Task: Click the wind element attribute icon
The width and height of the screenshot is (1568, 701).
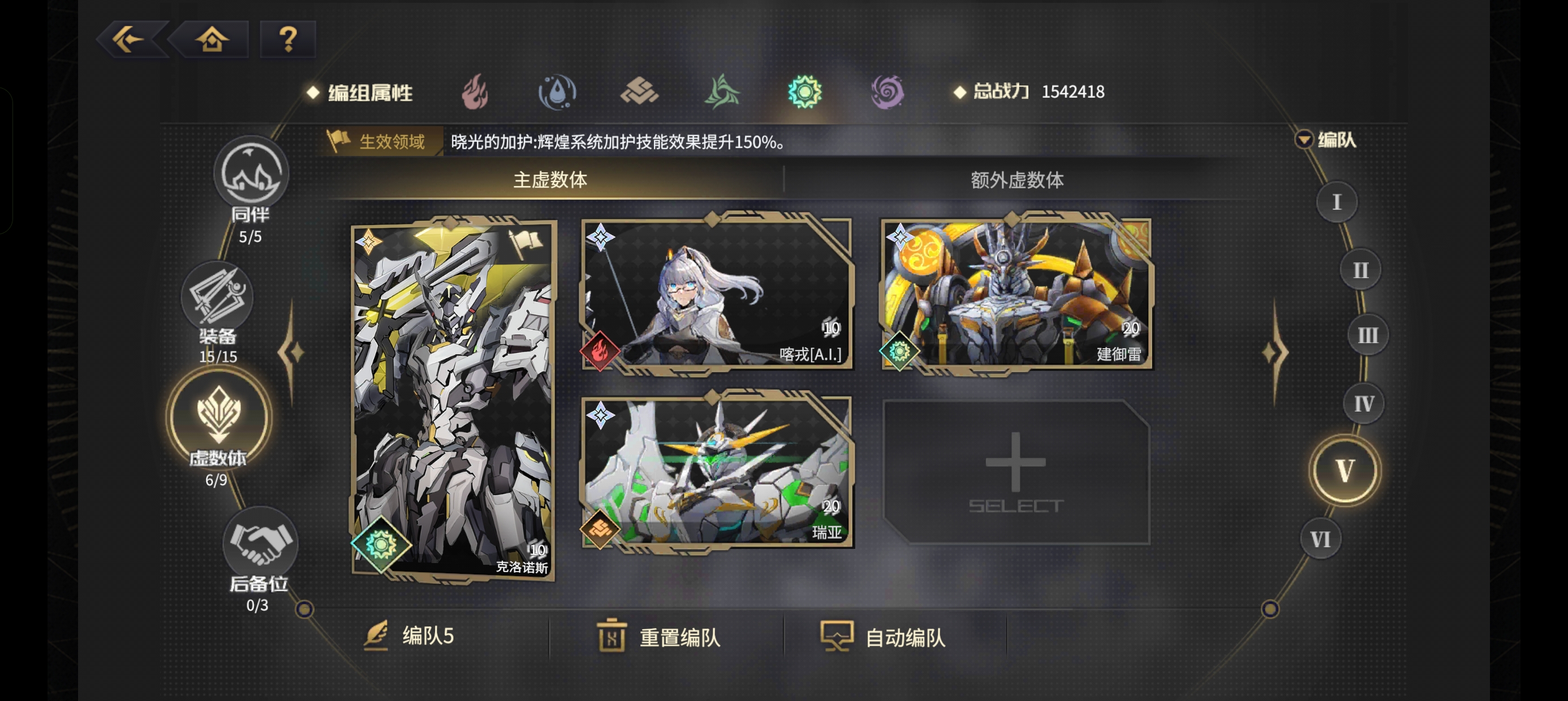Action: 723,91
